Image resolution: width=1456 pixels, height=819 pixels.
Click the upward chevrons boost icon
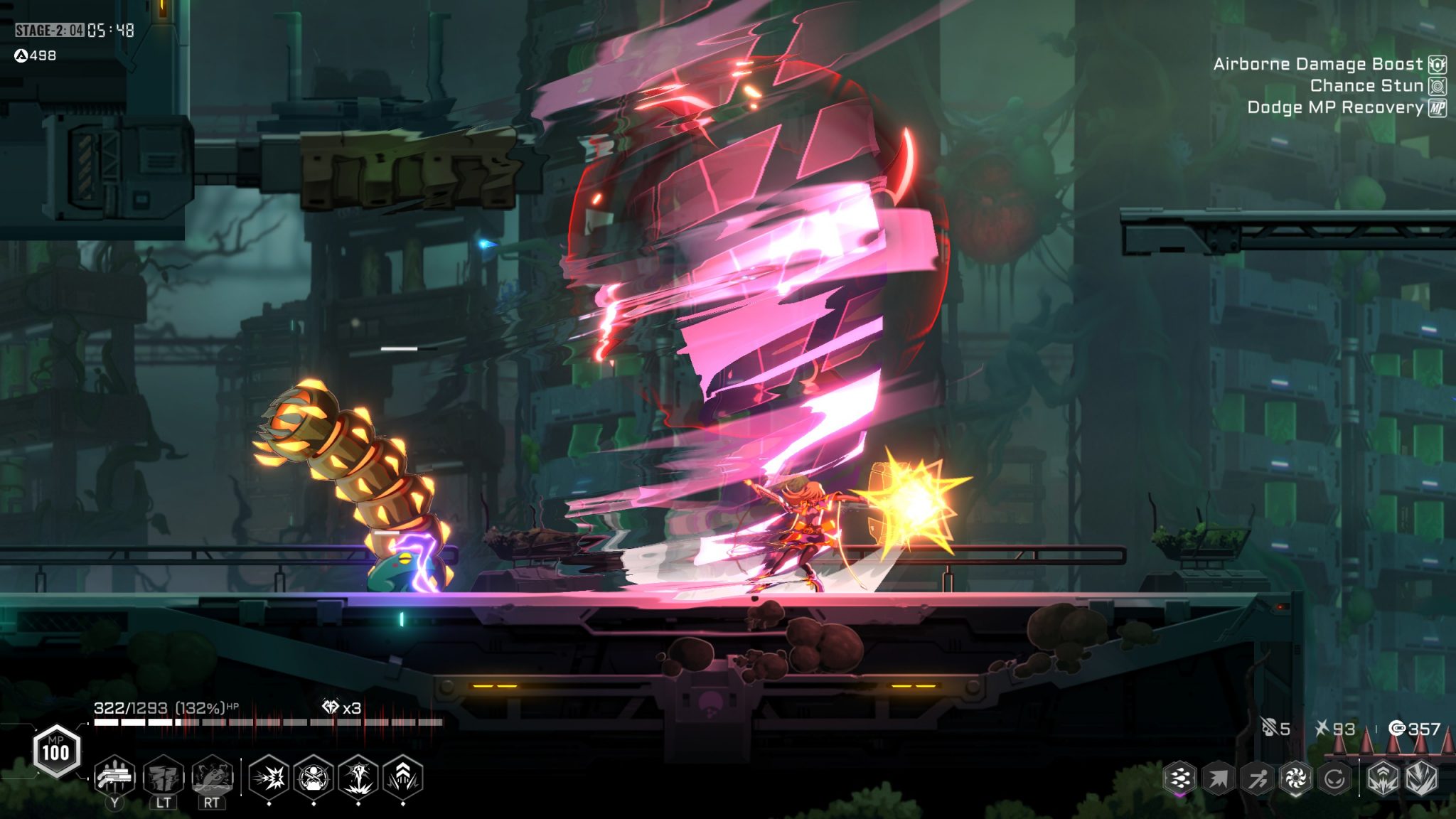403,778
